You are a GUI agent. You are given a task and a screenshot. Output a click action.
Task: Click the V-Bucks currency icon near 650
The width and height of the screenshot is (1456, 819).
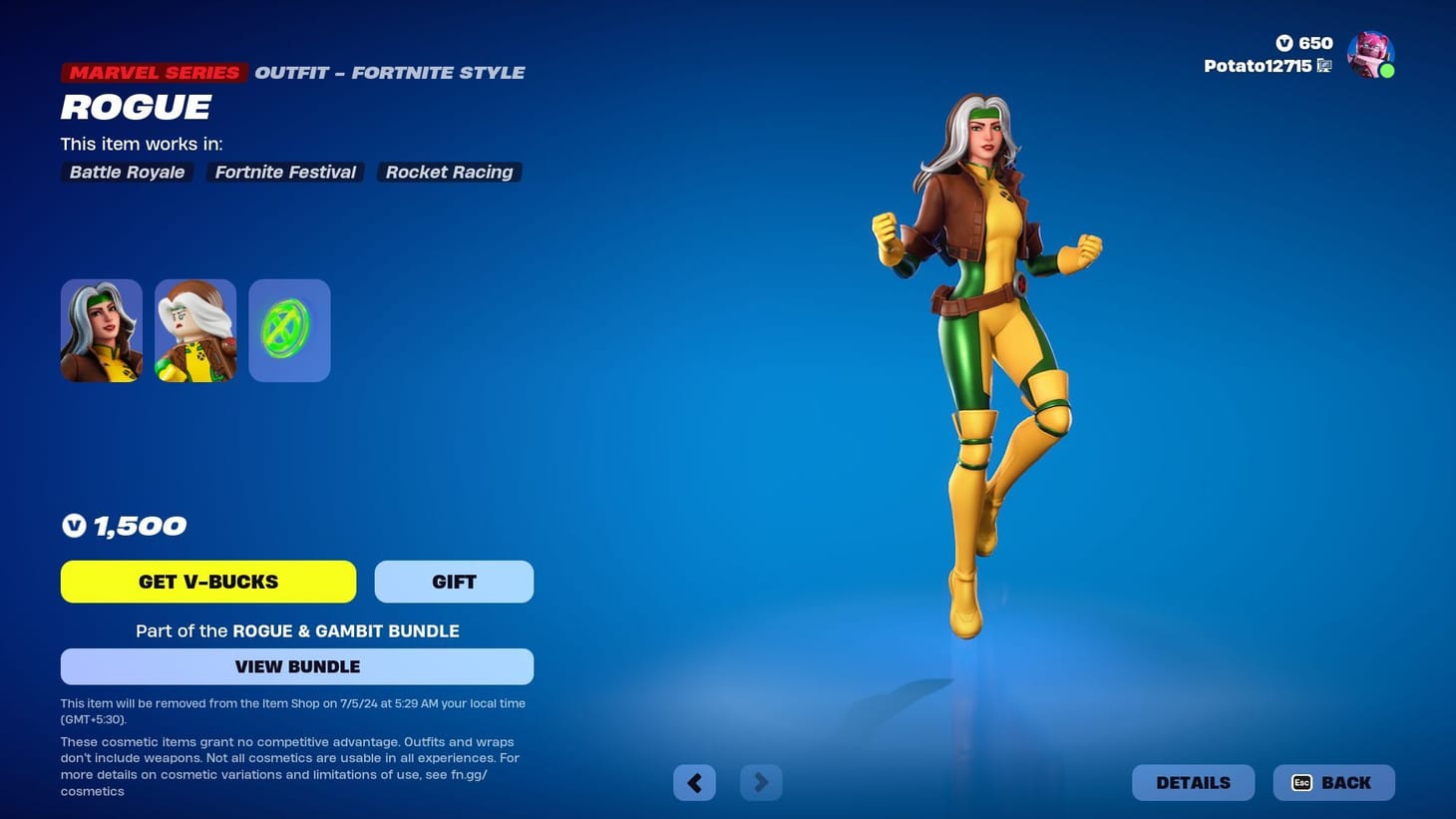tap(1285, 43)
